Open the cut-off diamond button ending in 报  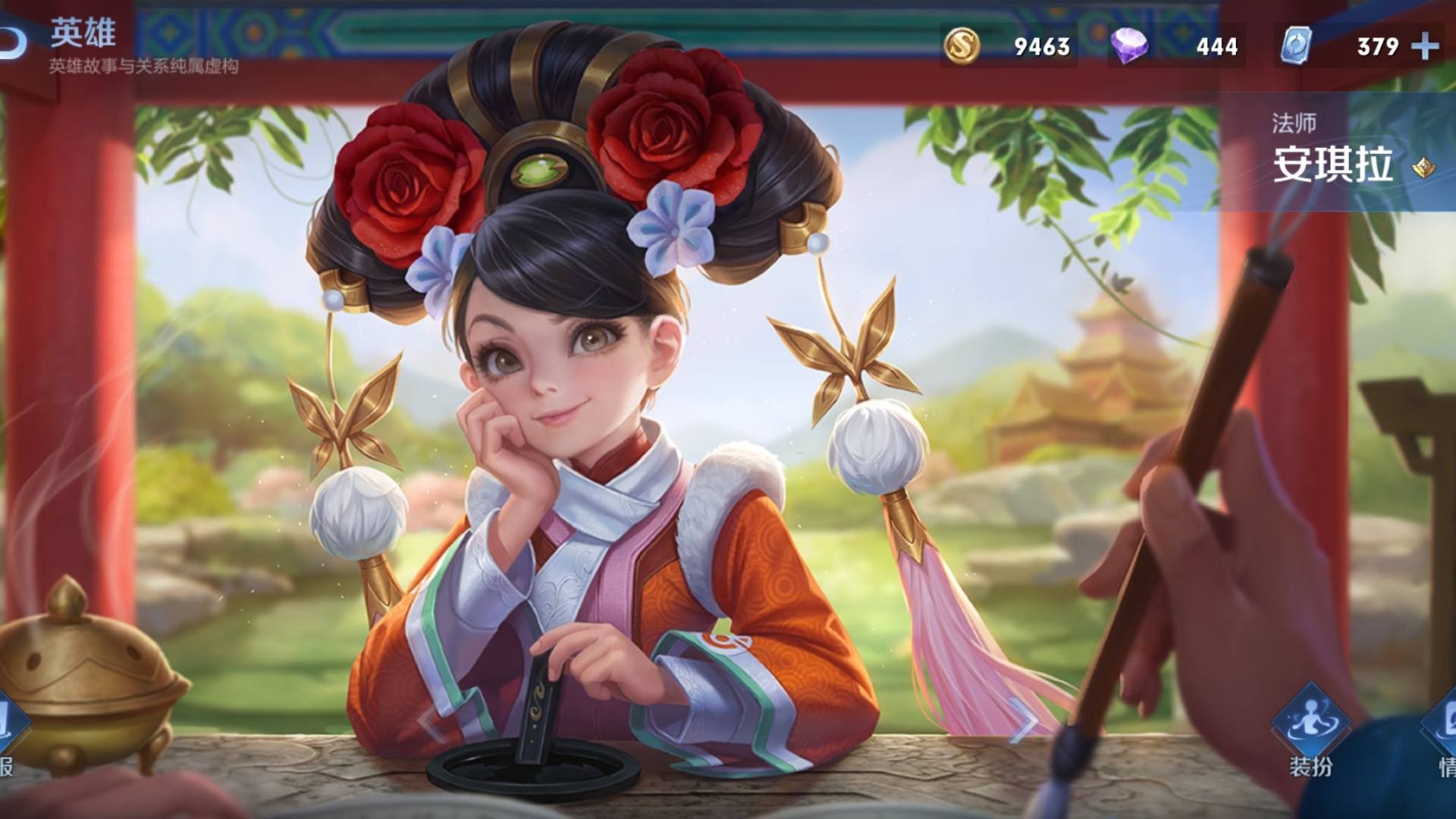[8, 728]
